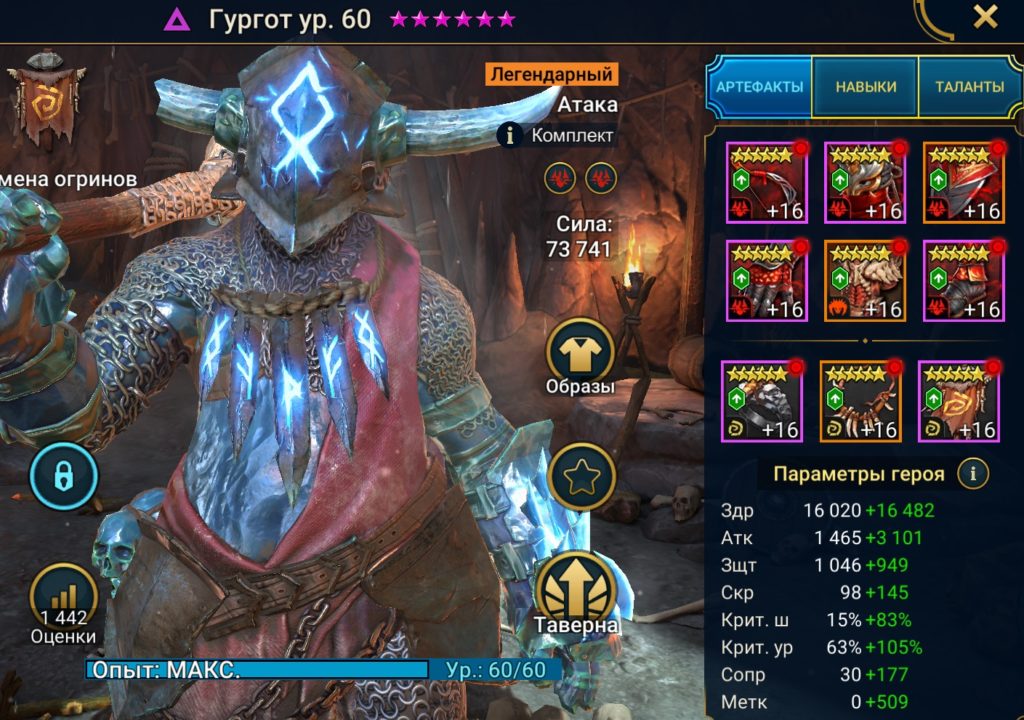The image size is (1024, 720).
Task: Show hero parameters info details
Action: (x=973, y=472)
